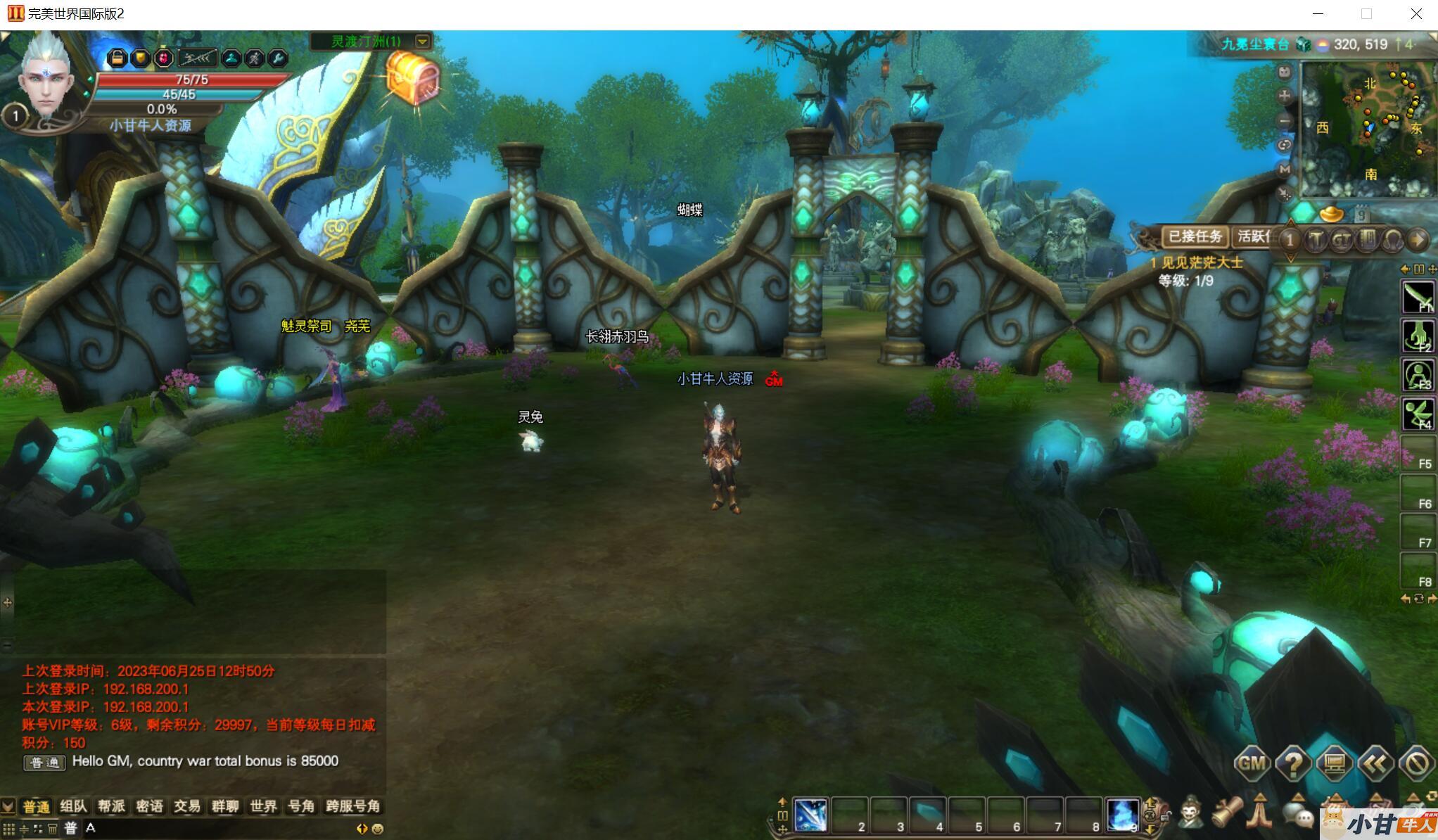Open help with the question mark button
This screenshot has width=1438, height=840.
point(1293,763)
